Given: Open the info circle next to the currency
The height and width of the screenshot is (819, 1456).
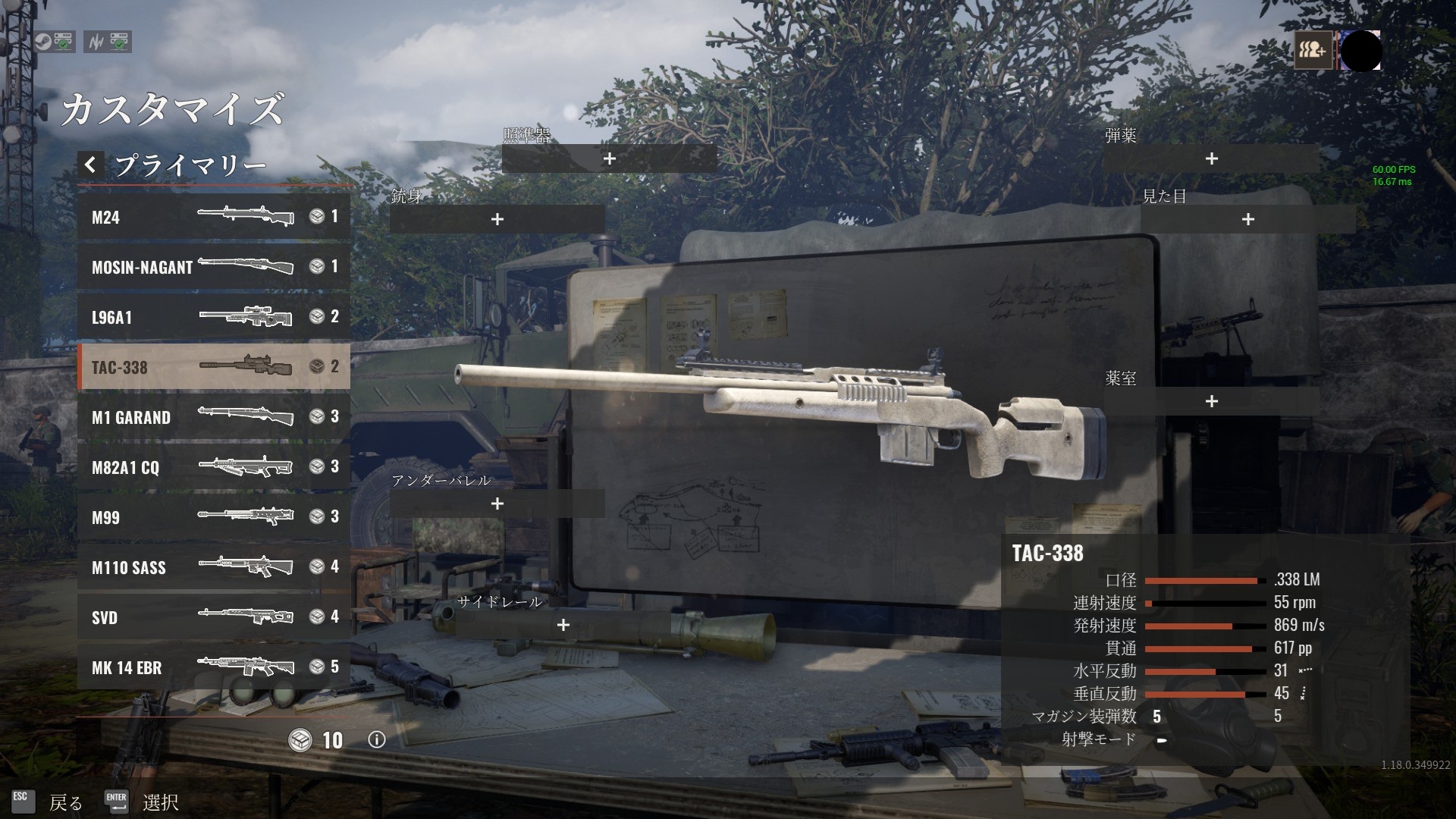Looking at the screenshot, I should (377, 739).
